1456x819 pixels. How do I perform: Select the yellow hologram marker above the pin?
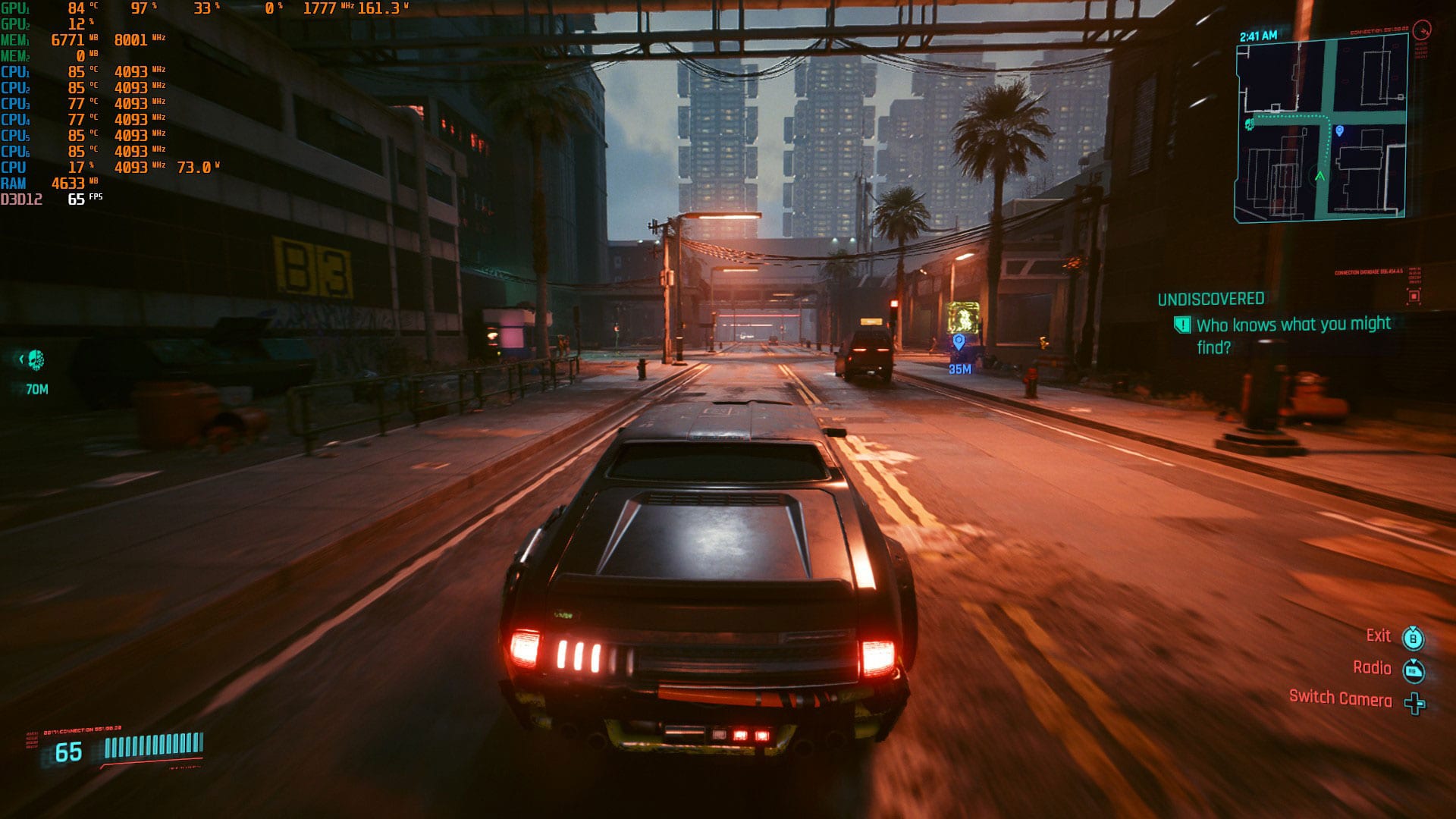point(963,316)
